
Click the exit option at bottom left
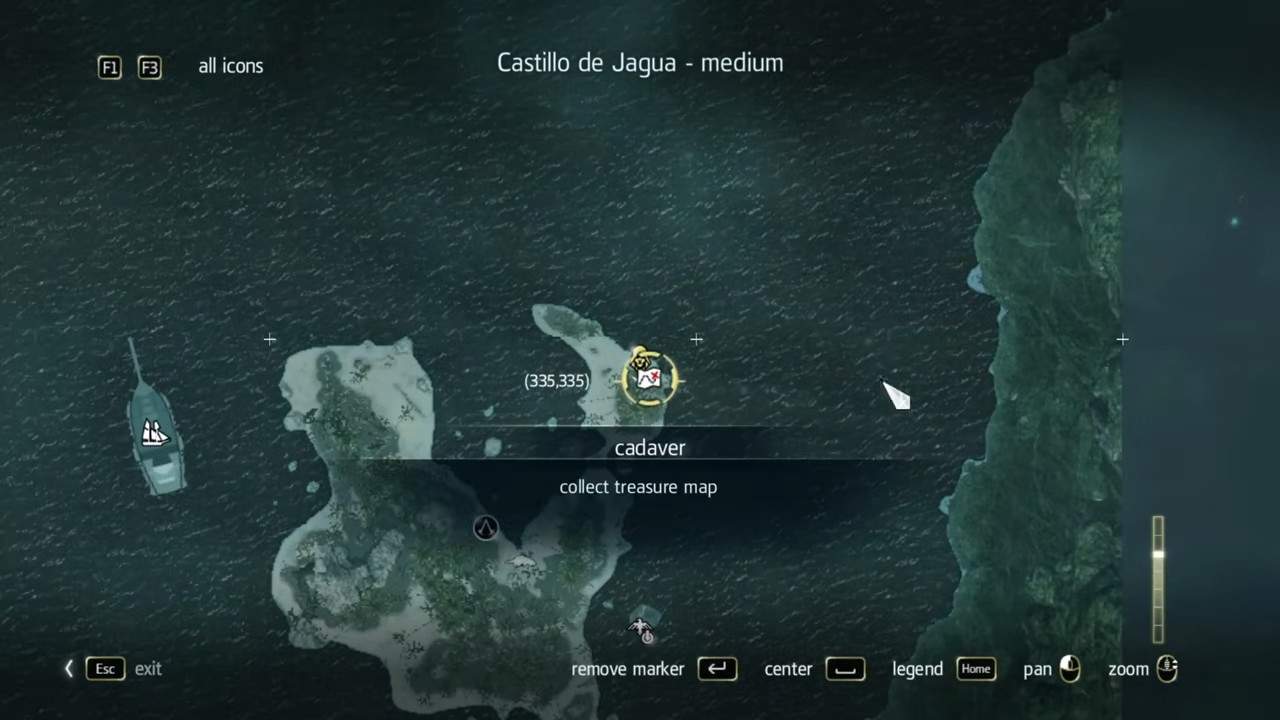tap(148, 669)
